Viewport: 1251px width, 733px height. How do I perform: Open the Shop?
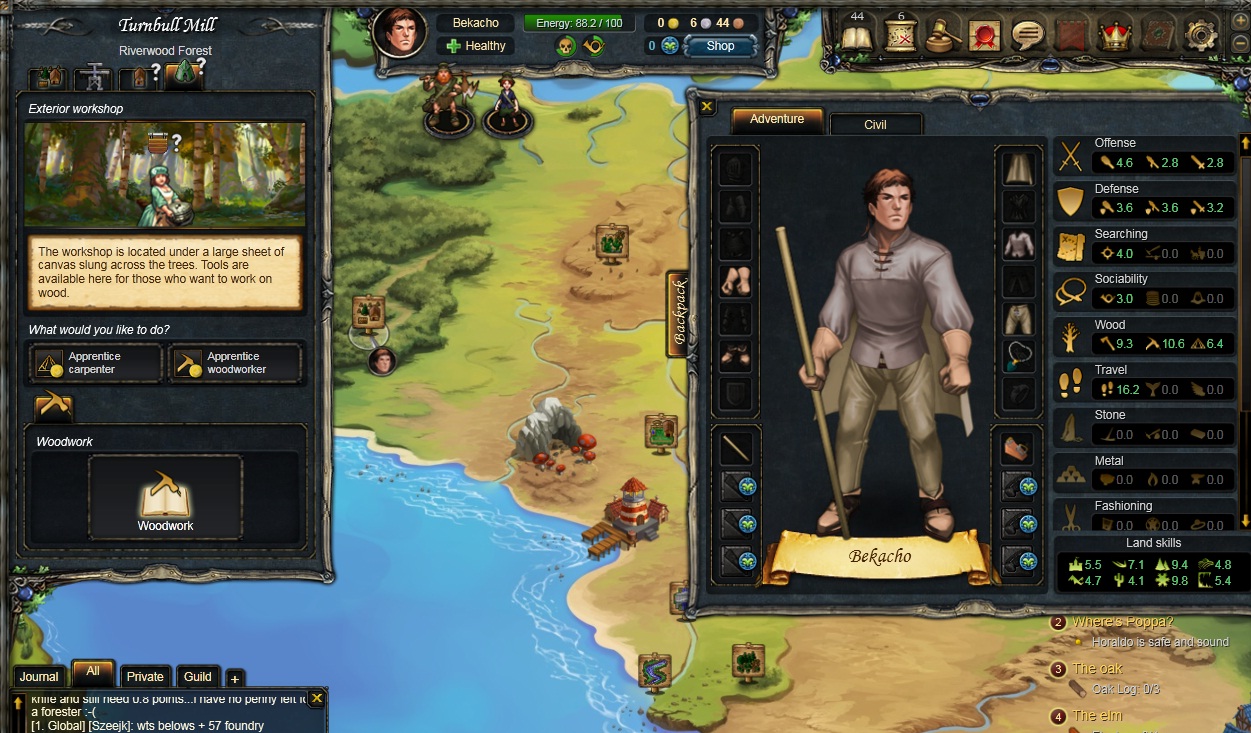tap(720, 46)
